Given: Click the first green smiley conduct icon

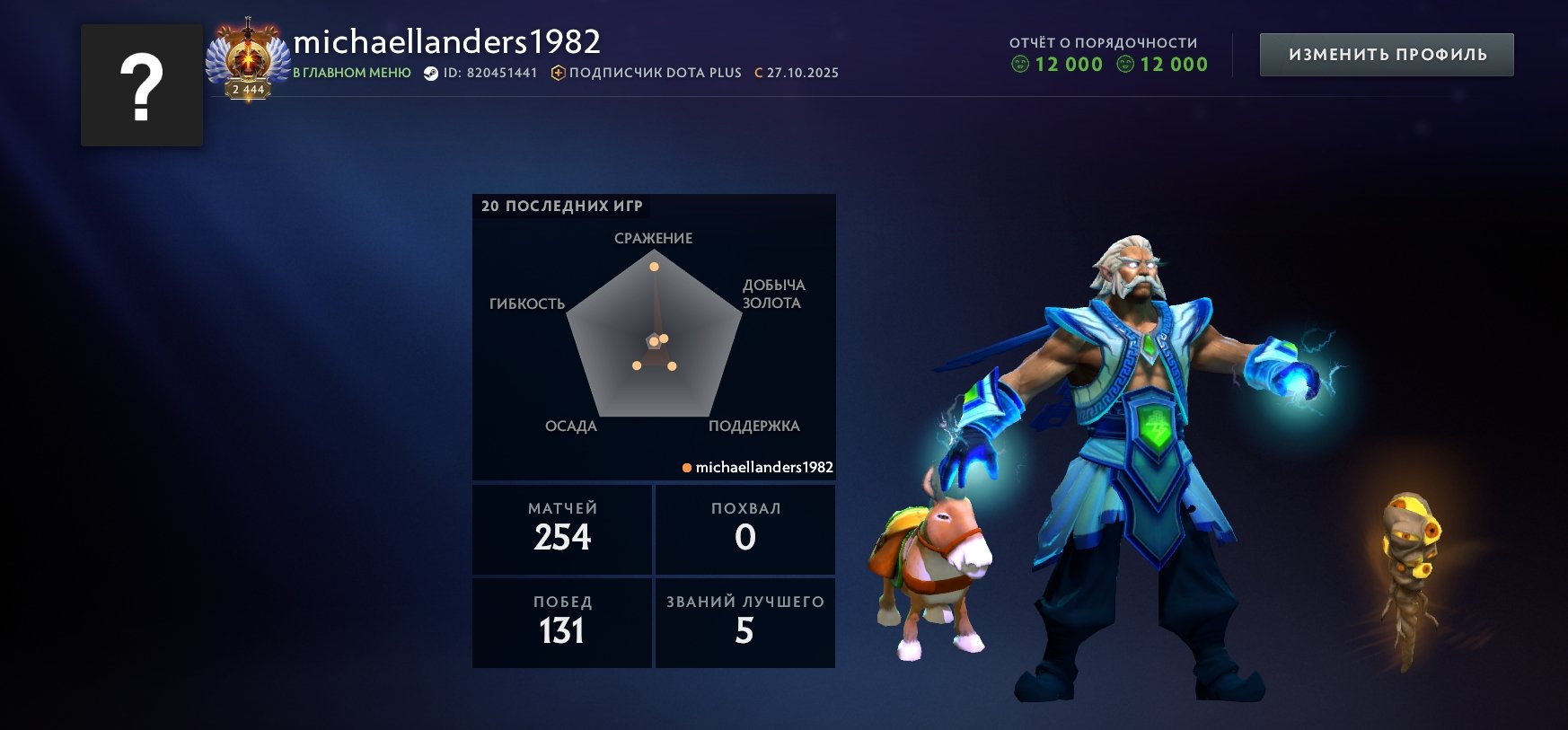Looking at the screenshot, I should (1022, 64).
